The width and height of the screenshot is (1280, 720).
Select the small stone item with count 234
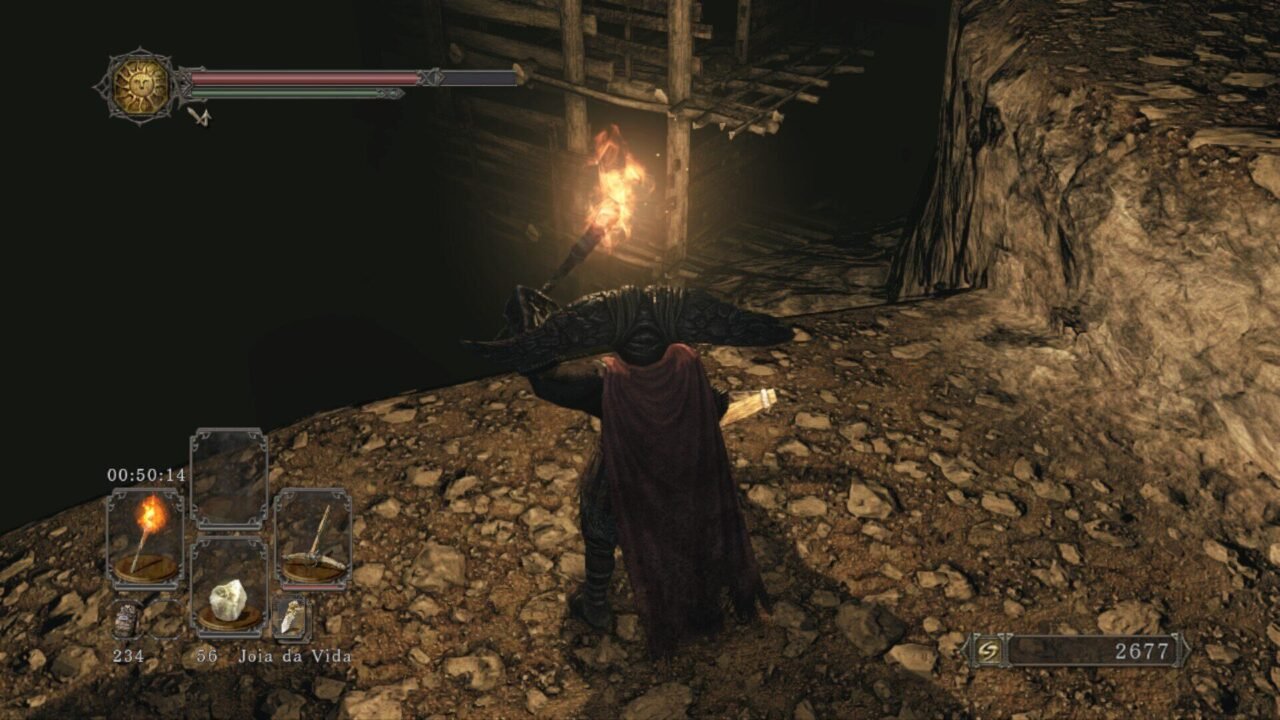(x=126, y=620)
